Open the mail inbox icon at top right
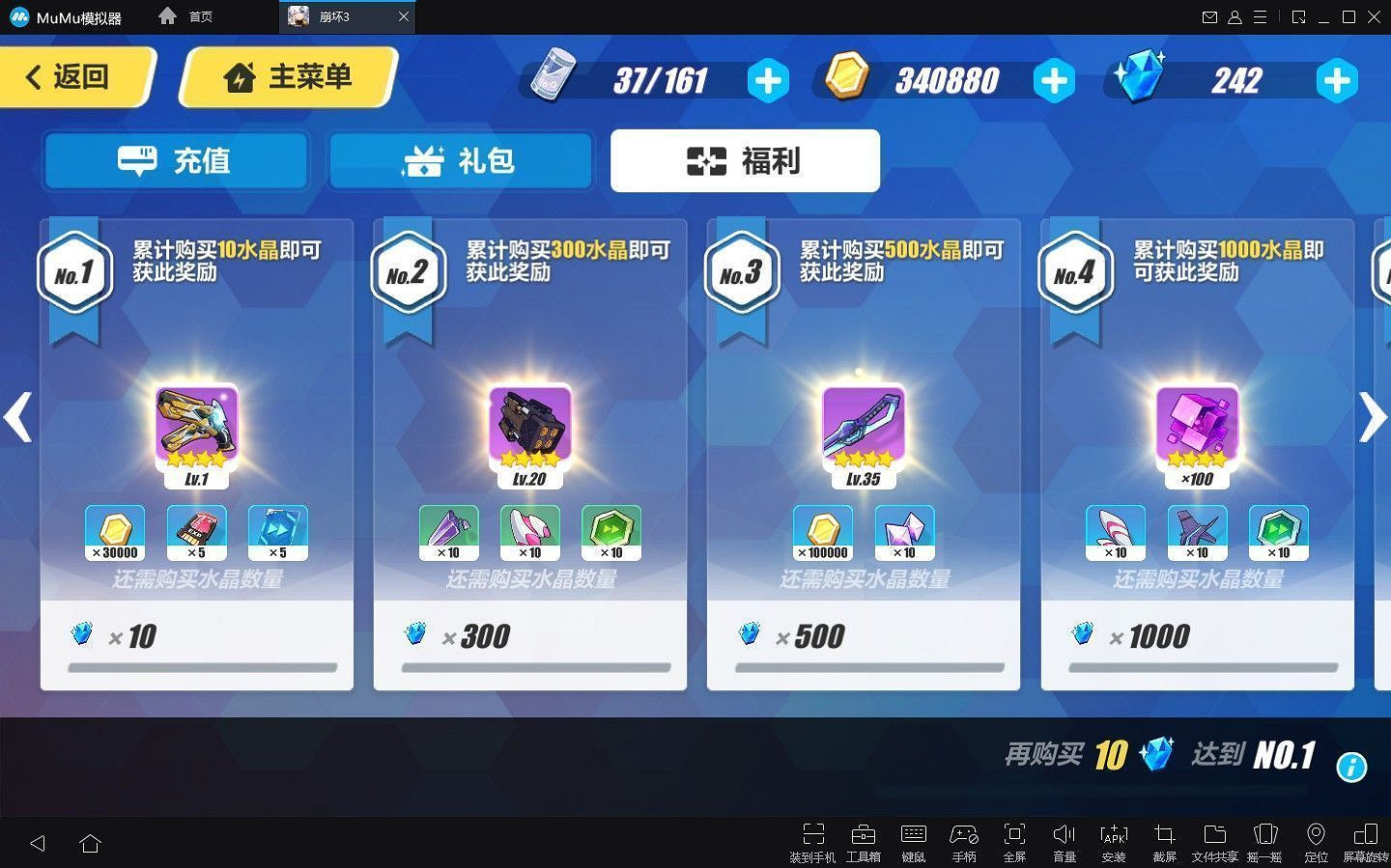Screen dimensions: 1391x868 click(1209, 16)
